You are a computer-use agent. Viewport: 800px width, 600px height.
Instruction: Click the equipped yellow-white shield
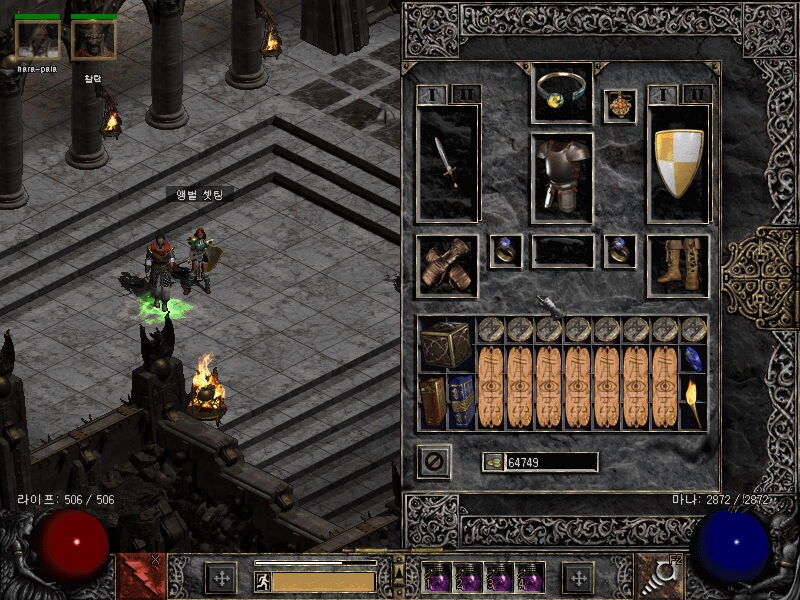point(679,162)
